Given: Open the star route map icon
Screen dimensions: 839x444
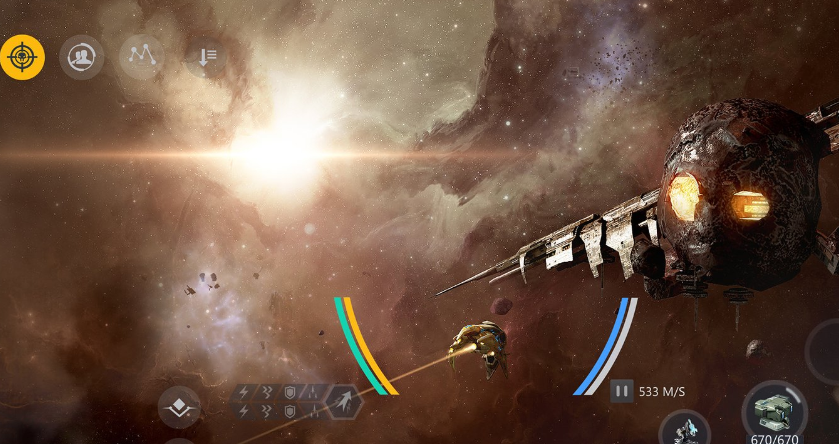Looking at the screenshot, I should pos(141,57).
